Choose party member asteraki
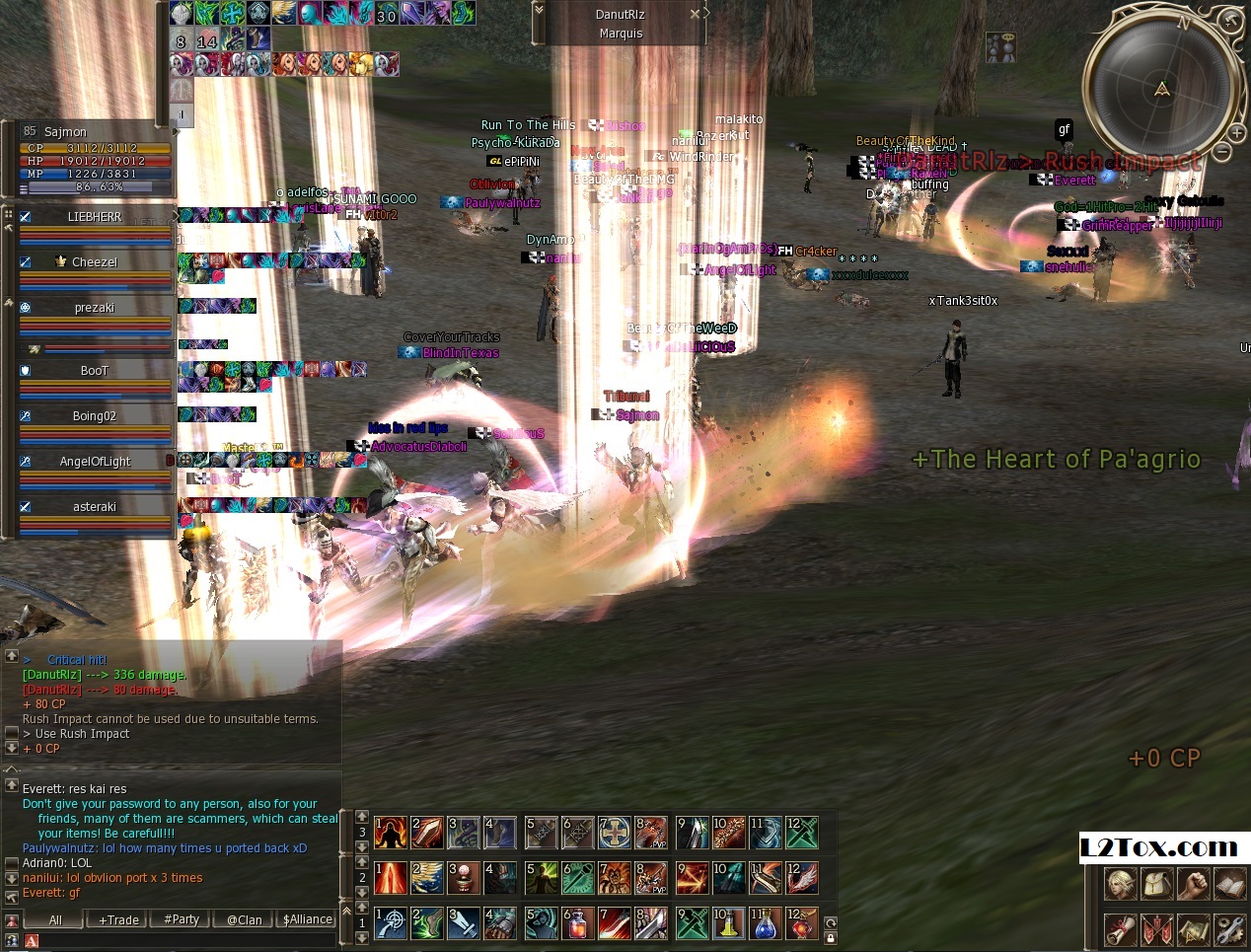 coord(94,507)
